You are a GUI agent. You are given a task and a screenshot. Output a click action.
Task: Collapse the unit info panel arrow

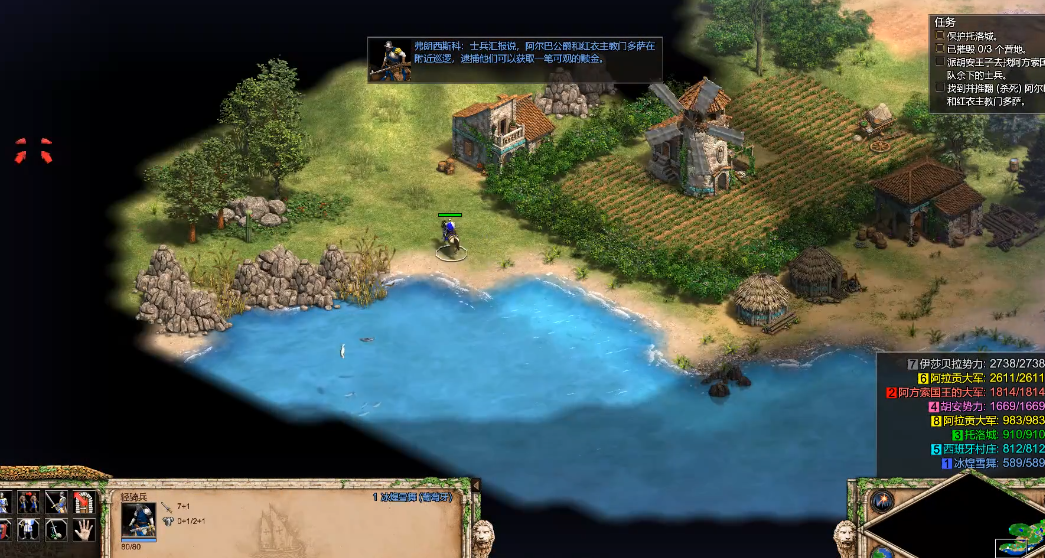click(x=476, y=485)
